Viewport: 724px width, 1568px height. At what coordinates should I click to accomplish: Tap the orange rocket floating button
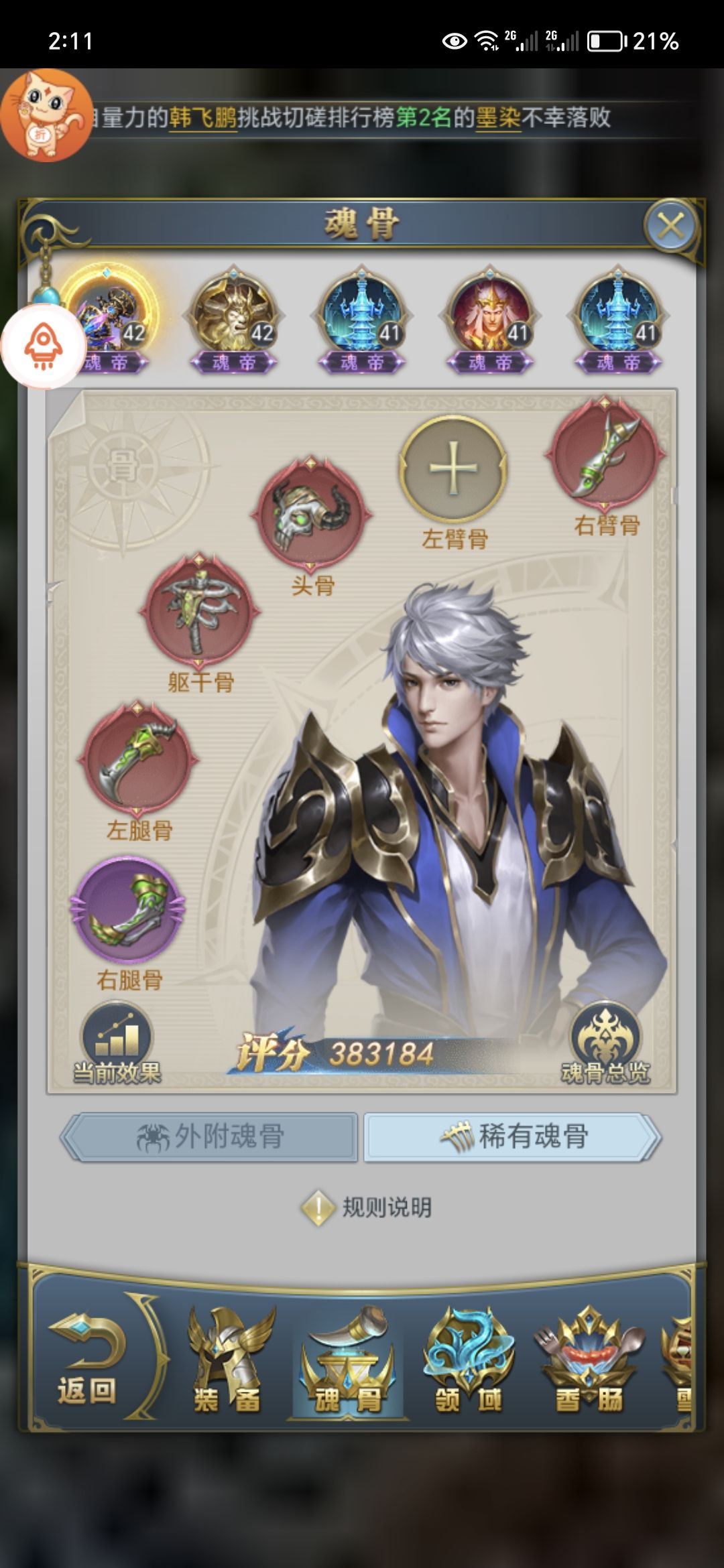click(x=44, y=346)
